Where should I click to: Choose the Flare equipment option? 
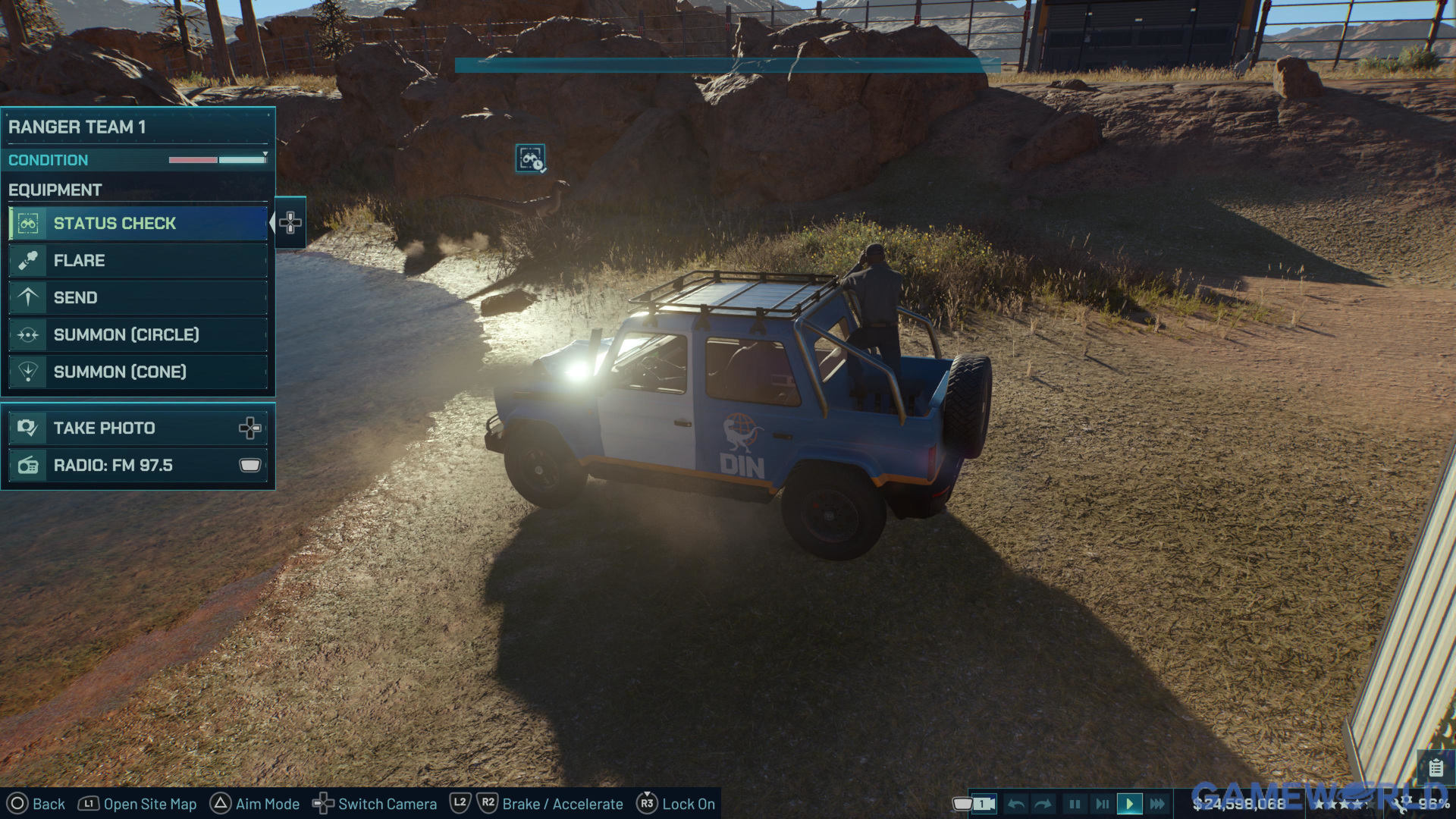[x=138, y=261]
